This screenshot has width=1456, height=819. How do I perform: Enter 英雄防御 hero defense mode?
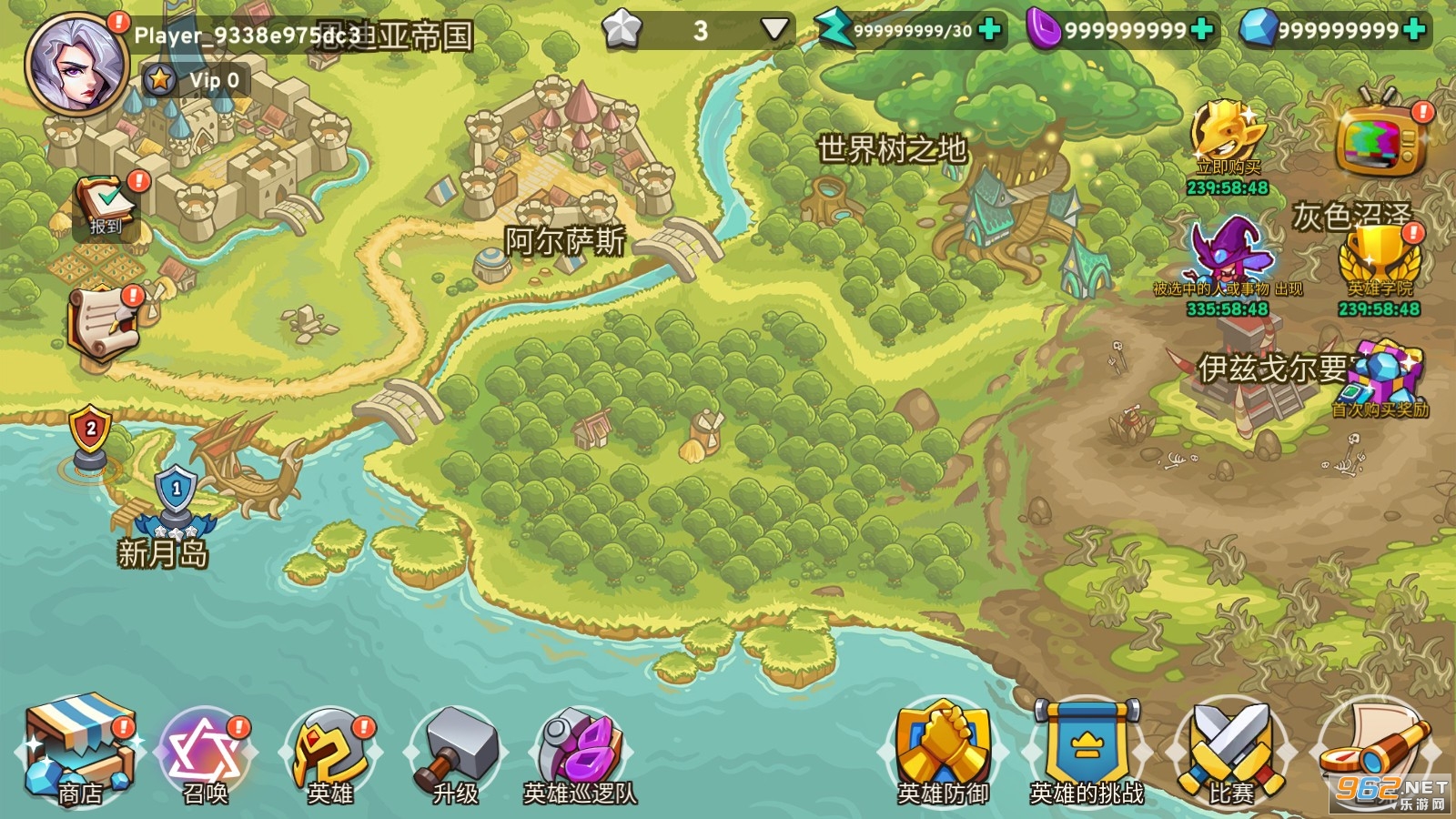coord(943,753)
